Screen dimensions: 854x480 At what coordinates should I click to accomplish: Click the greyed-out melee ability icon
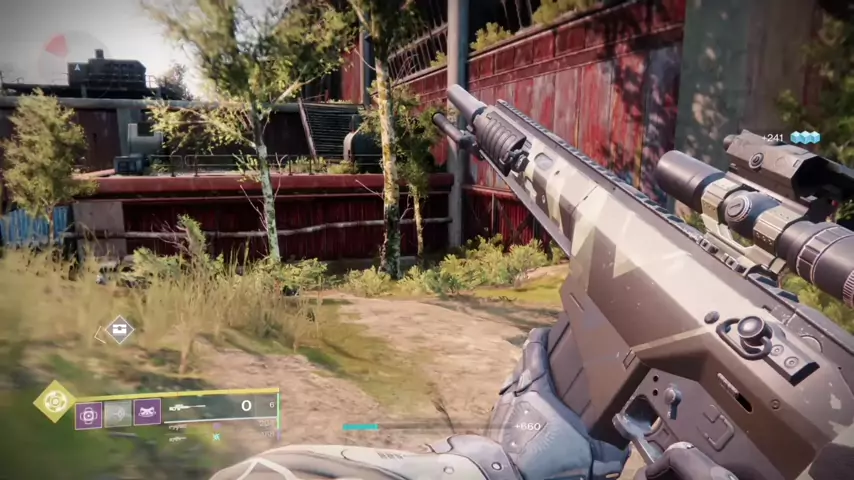click(x=118, y=413)
